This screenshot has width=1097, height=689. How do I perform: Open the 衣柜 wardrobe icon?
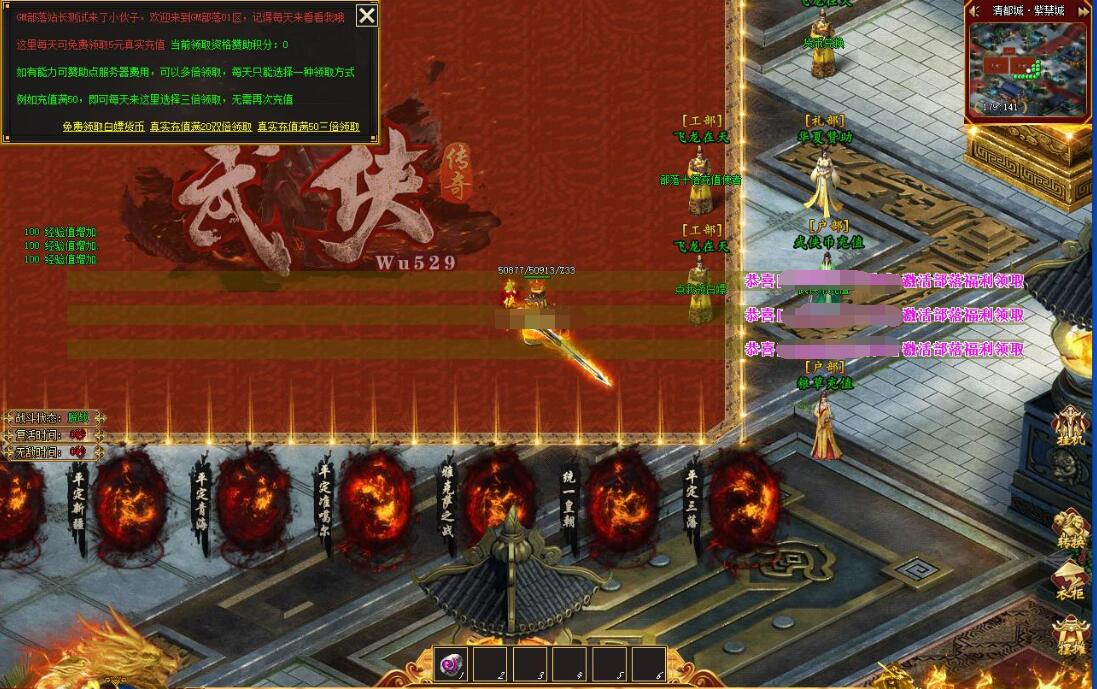click(x=1073, y=580)
